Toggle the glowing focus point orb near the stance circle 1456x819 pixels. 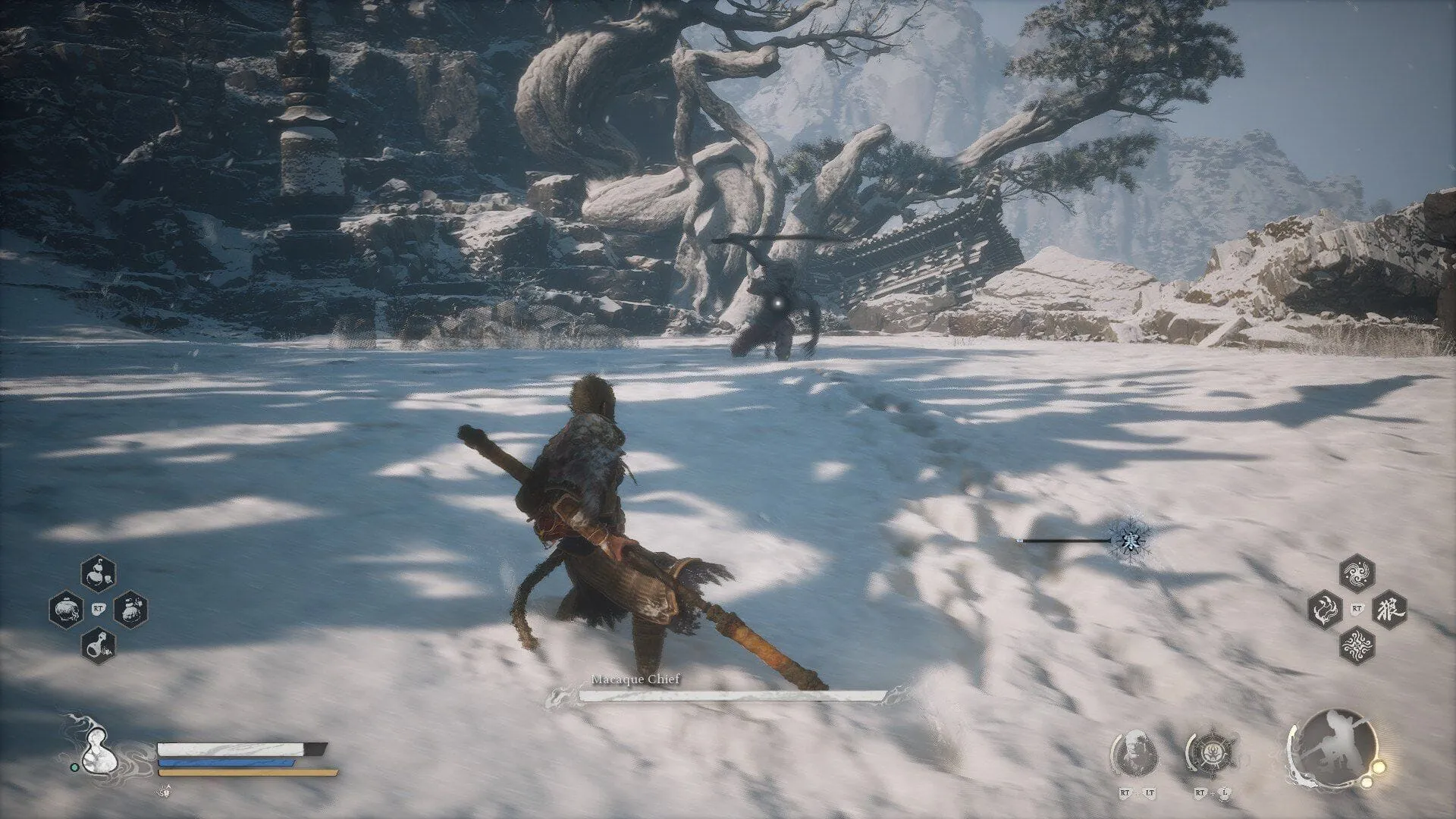click(x=1378, y=767)
